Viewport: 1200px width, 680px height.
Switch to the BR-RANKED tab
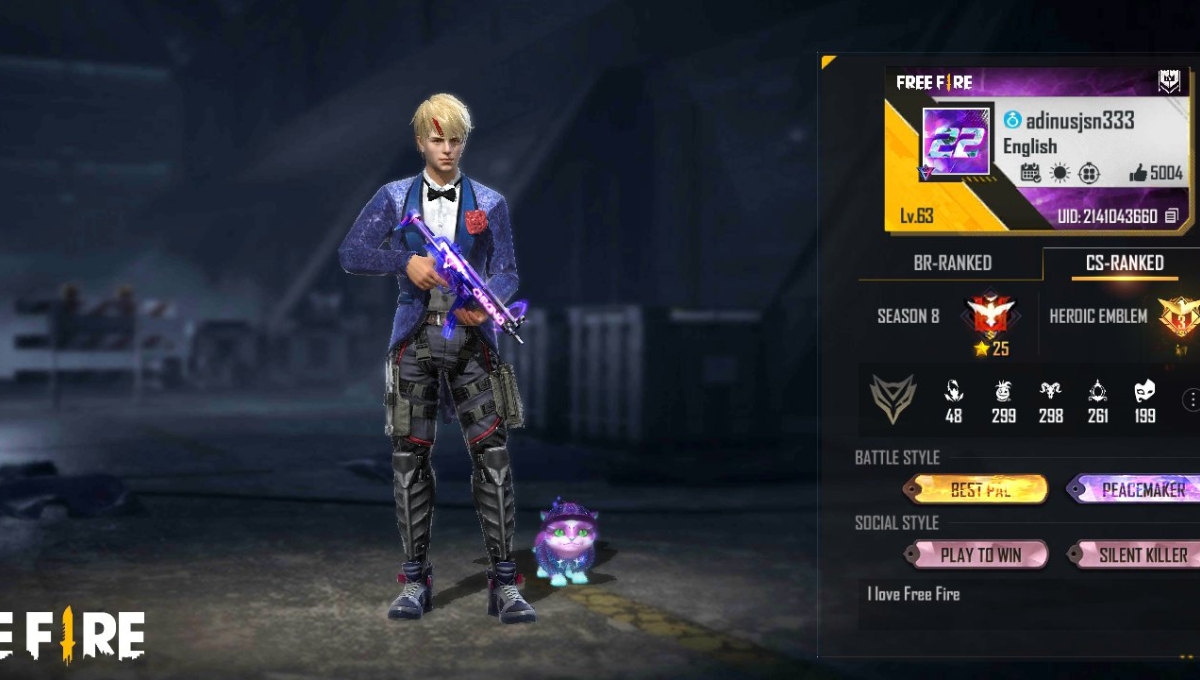(952, 263)
